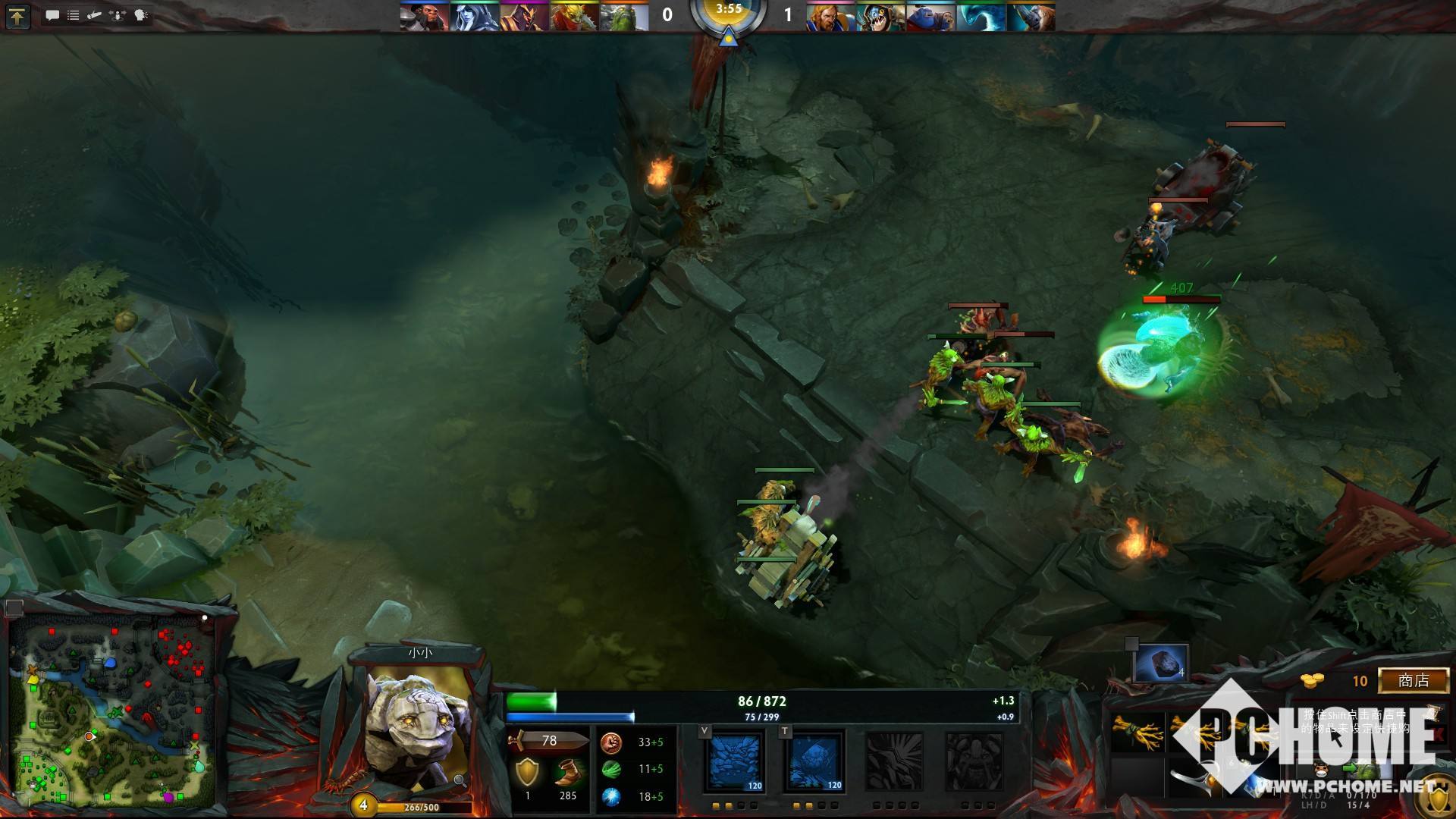Open the gold arrow menu button
Screen dimensions: 1456x819
[17, 16]
